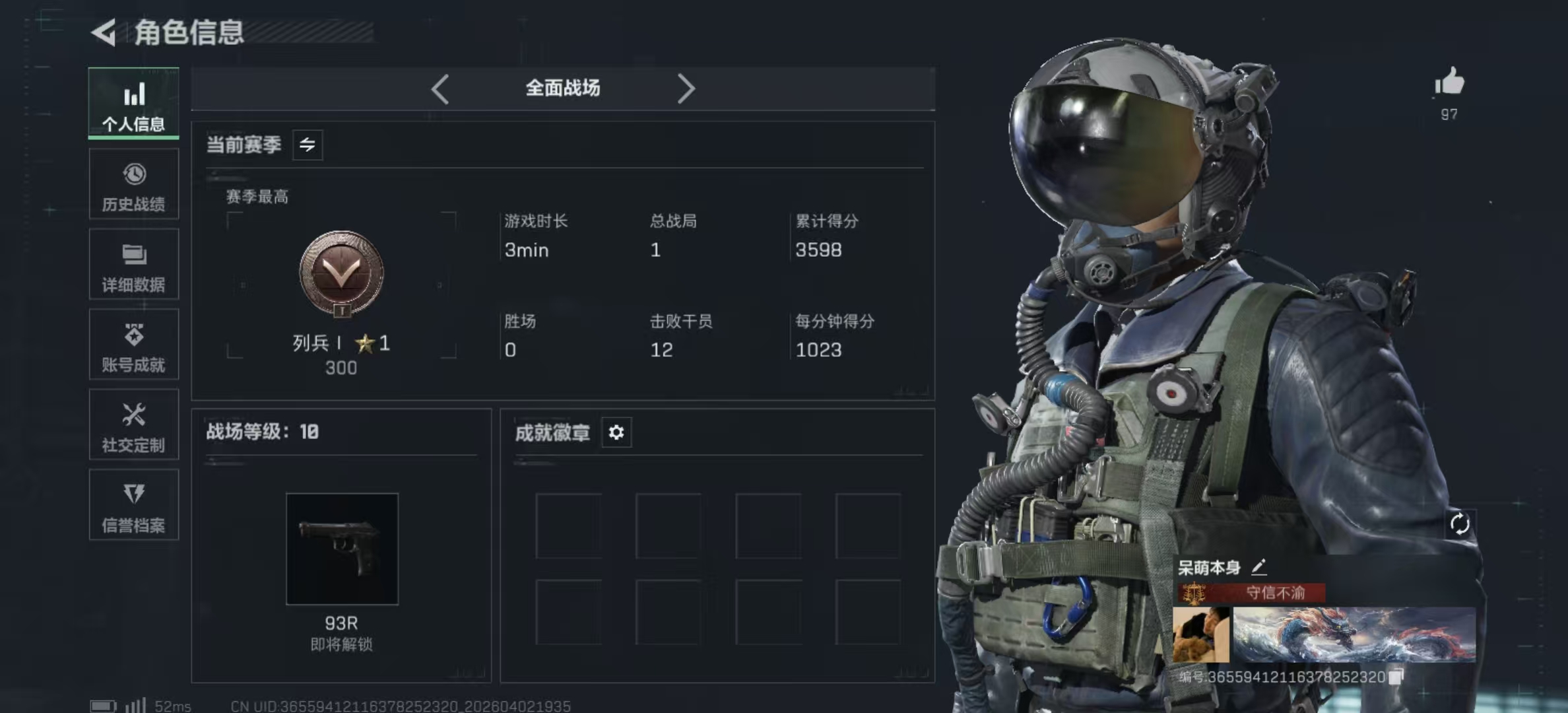The width and height of the screenshot is (1568, 713).
Task: Open the 成就徽章 gear settings
Action: click(x=616, y=432)
